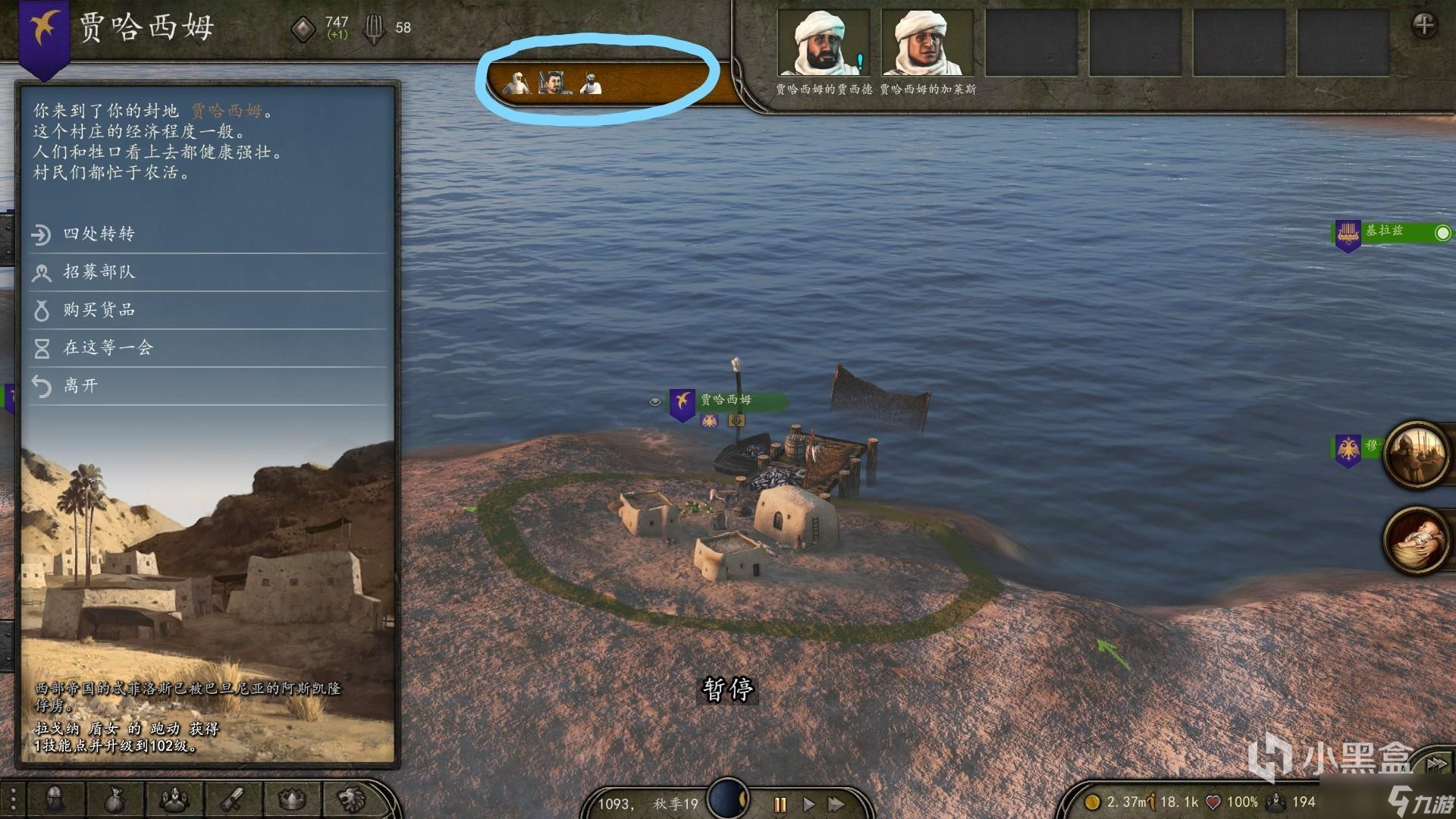Select 招募部队 to recruit troops
The width and height of the screenshot is (1456, 819).
pos(99,272)
